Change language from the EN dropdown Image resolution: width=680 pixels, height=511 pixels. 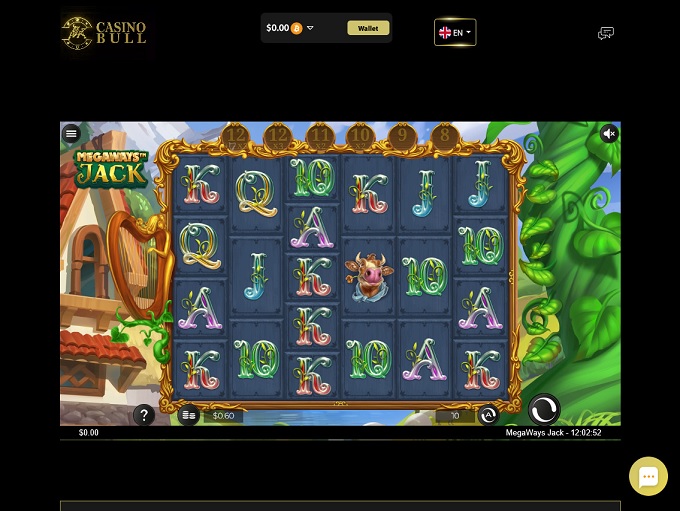pyautogui.click(x=455, y=33)
